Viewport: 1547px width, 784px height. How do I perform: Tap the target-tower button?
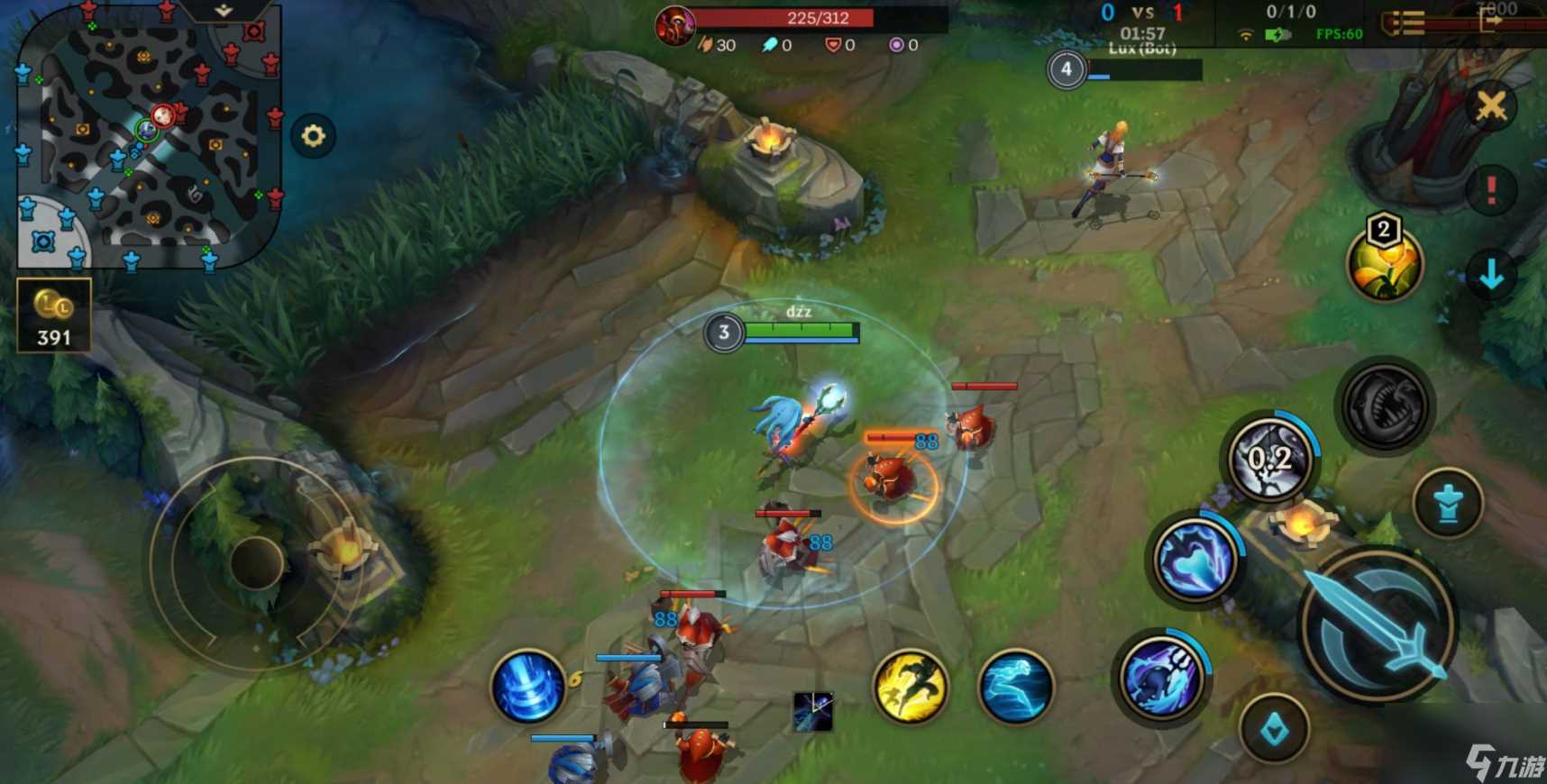point(1448,504)
